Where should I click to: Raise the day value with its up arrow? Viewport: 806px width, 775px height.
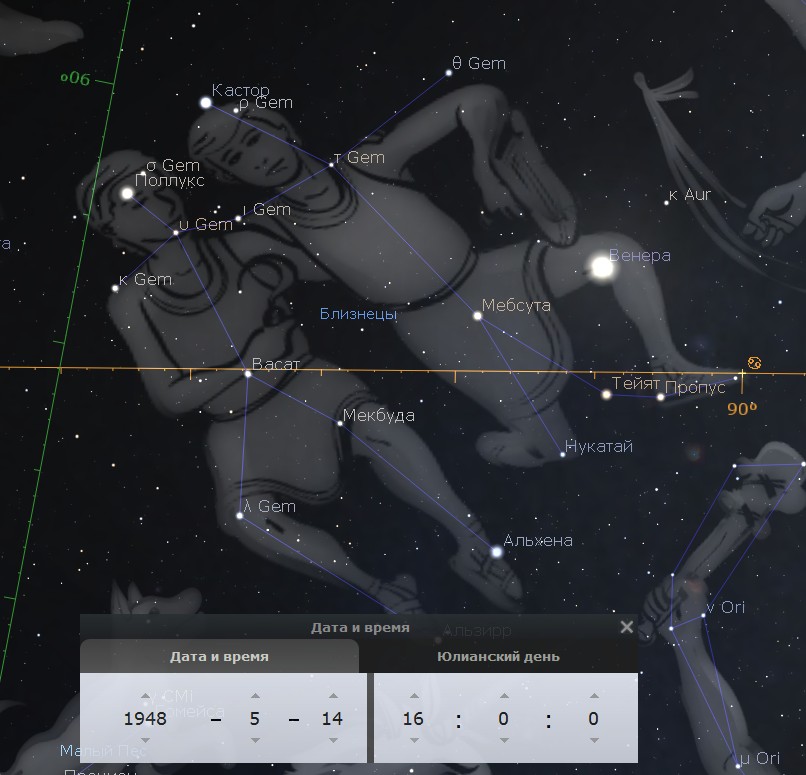tap(332, 696)
